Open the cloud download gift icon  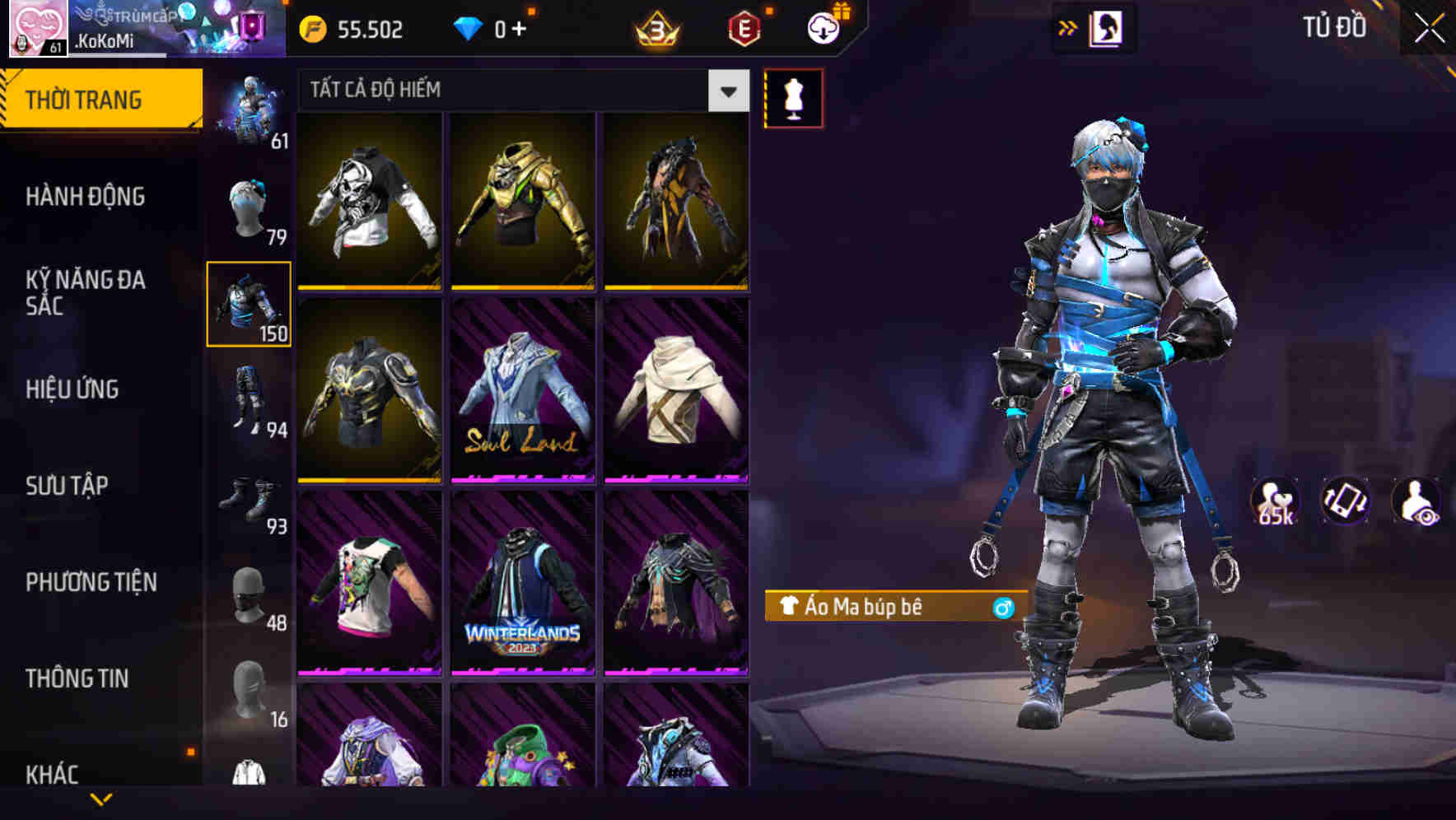(x=821, y=28)
